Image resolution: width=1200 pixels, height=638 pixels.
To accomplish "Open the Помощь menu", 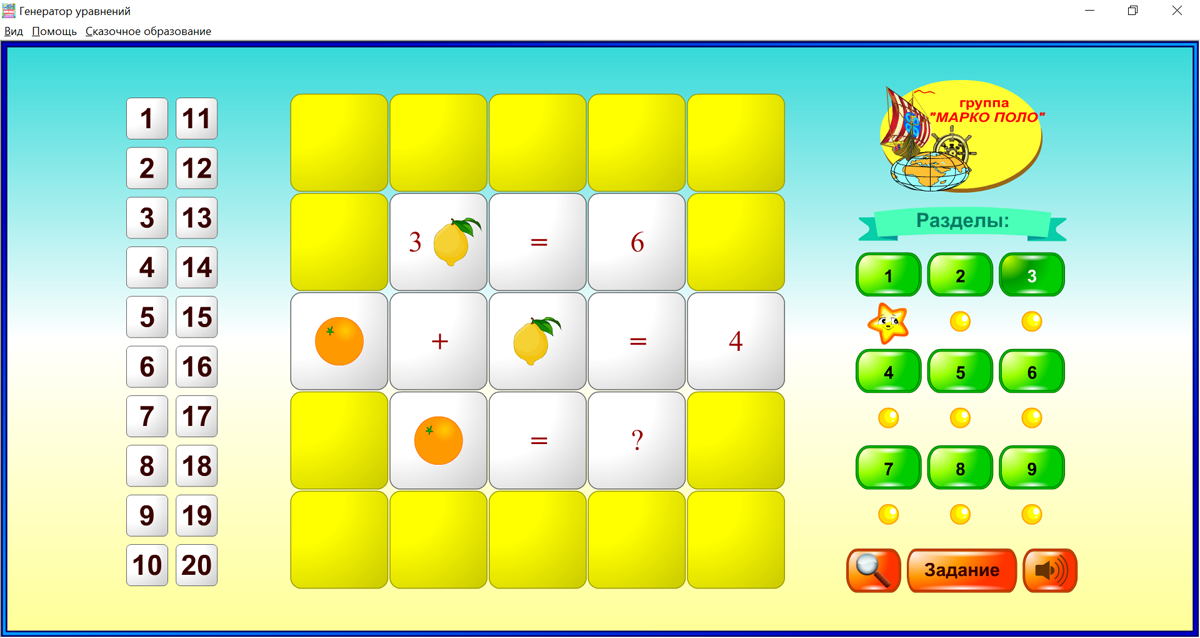I will click(54, 31).
